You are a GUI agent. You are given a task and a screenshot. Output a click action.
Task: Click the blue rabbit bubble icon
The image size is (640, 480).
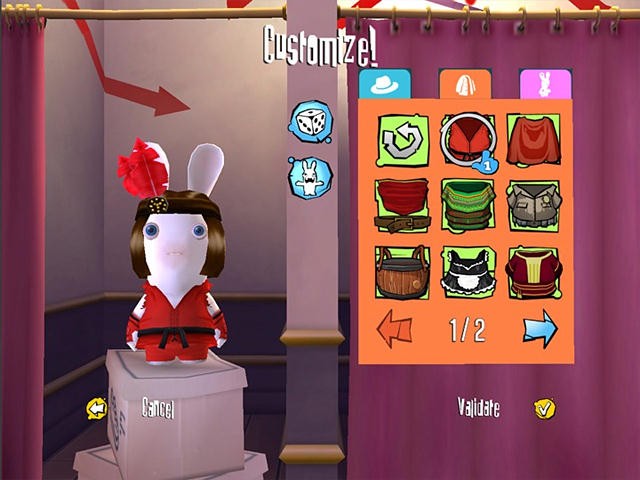click(x=309, y=177)
